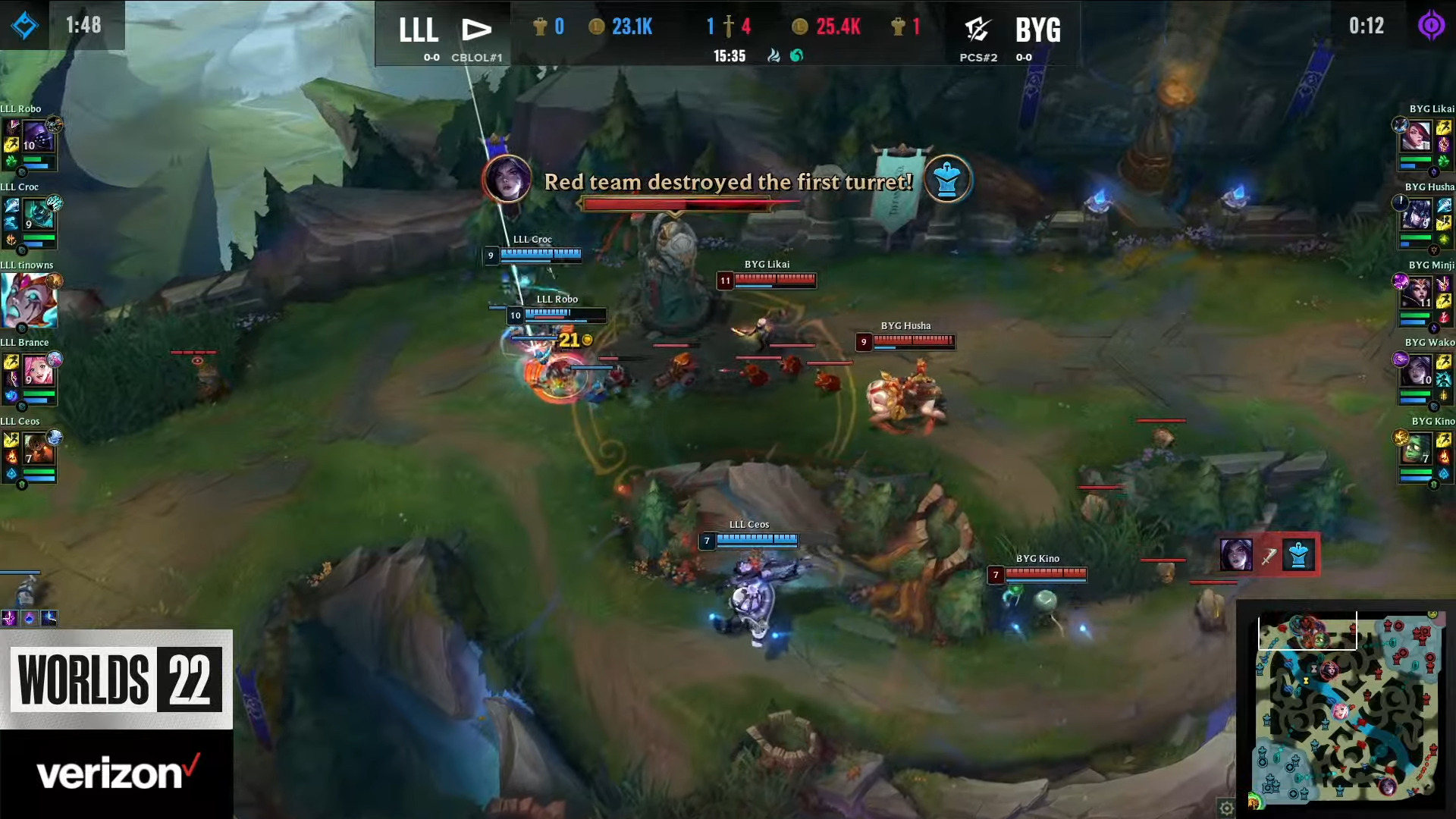The width and height of the screenshot is (1456, 819).
Task: Select blue team's turret count icon on scoreboard
Action: click(x=539, y=25)
